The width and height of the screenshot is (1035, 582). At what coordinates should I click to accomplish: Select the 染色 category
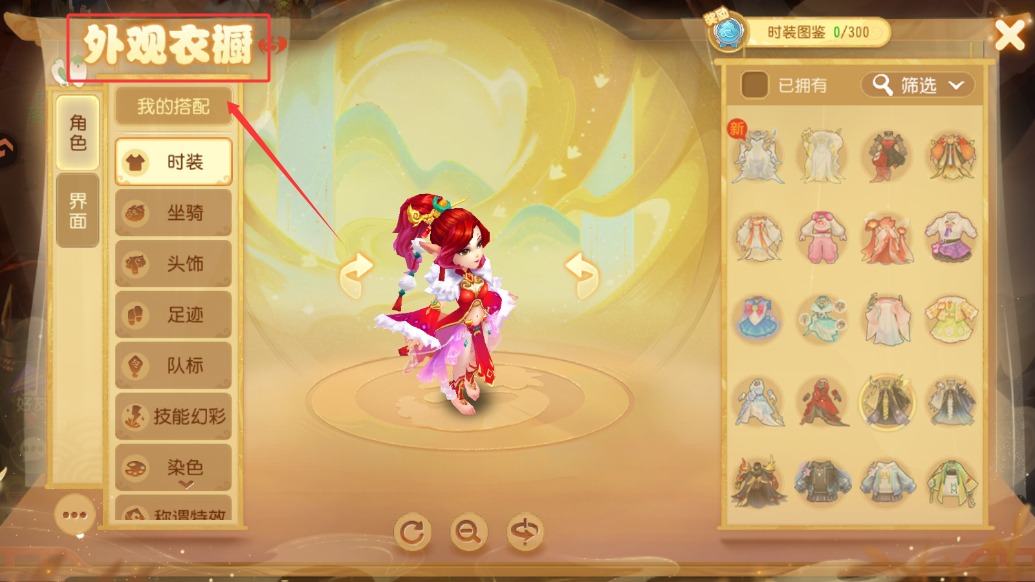tap(173, 467)
